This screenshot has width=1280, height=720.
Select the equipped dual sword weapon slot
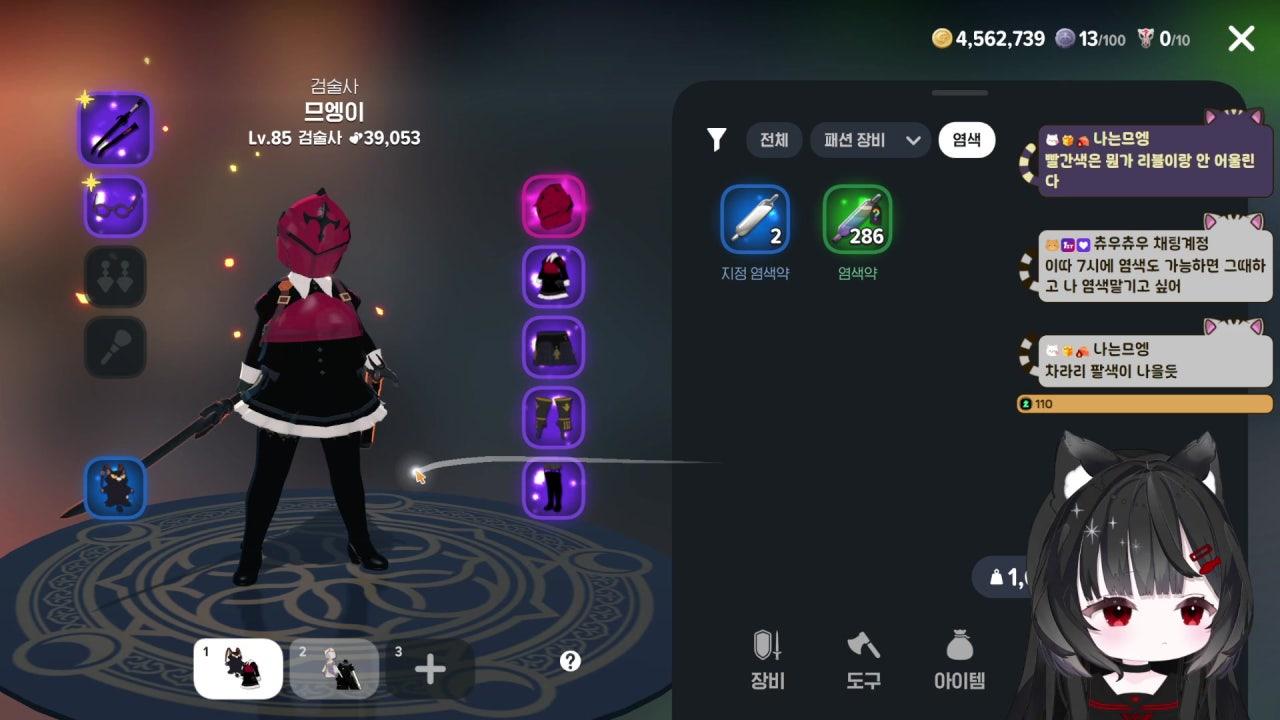[x=115, y=129]
